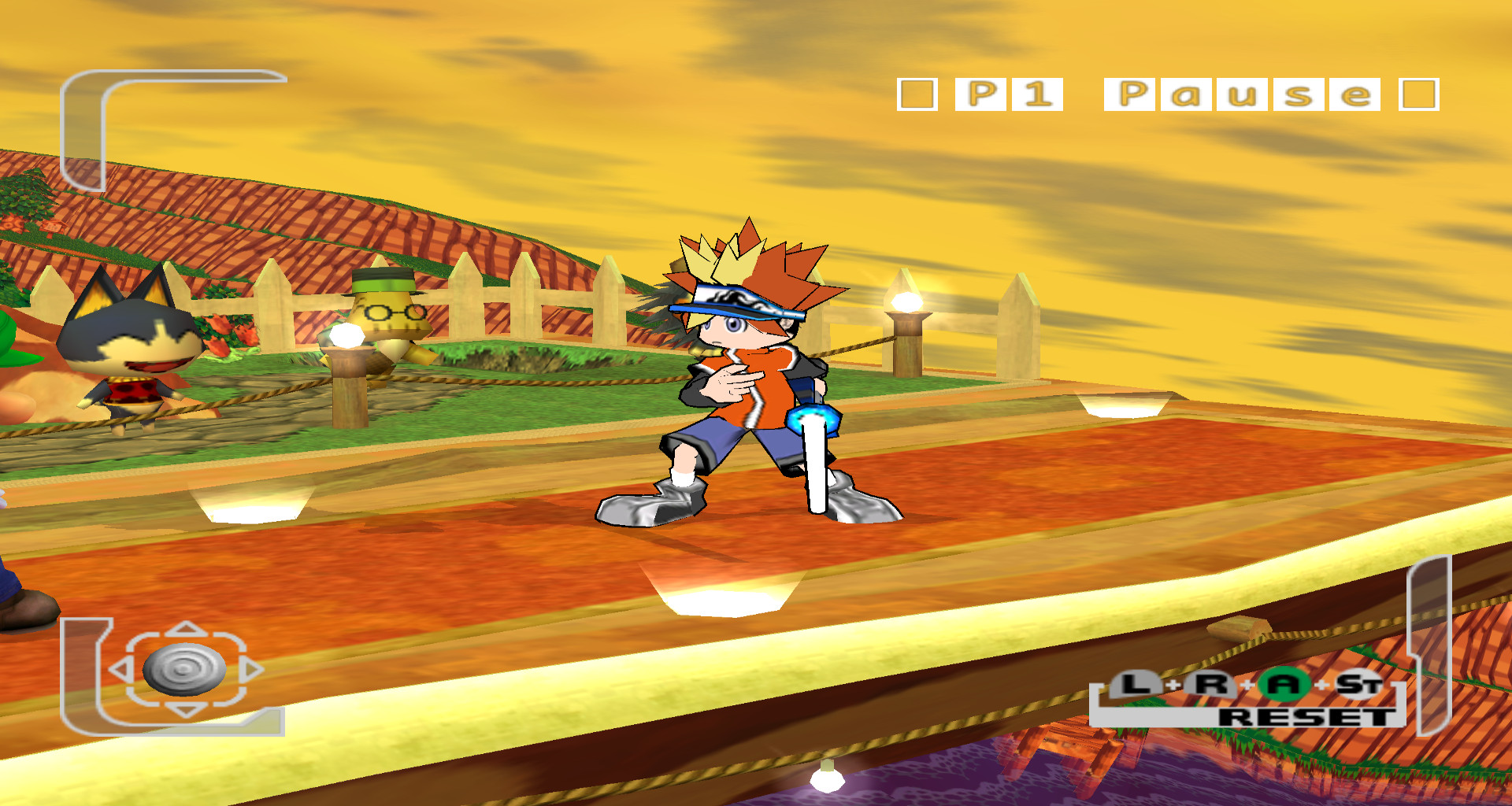Toggle the square box left of P1 label

pyautogui.click(x=919, y=92)
